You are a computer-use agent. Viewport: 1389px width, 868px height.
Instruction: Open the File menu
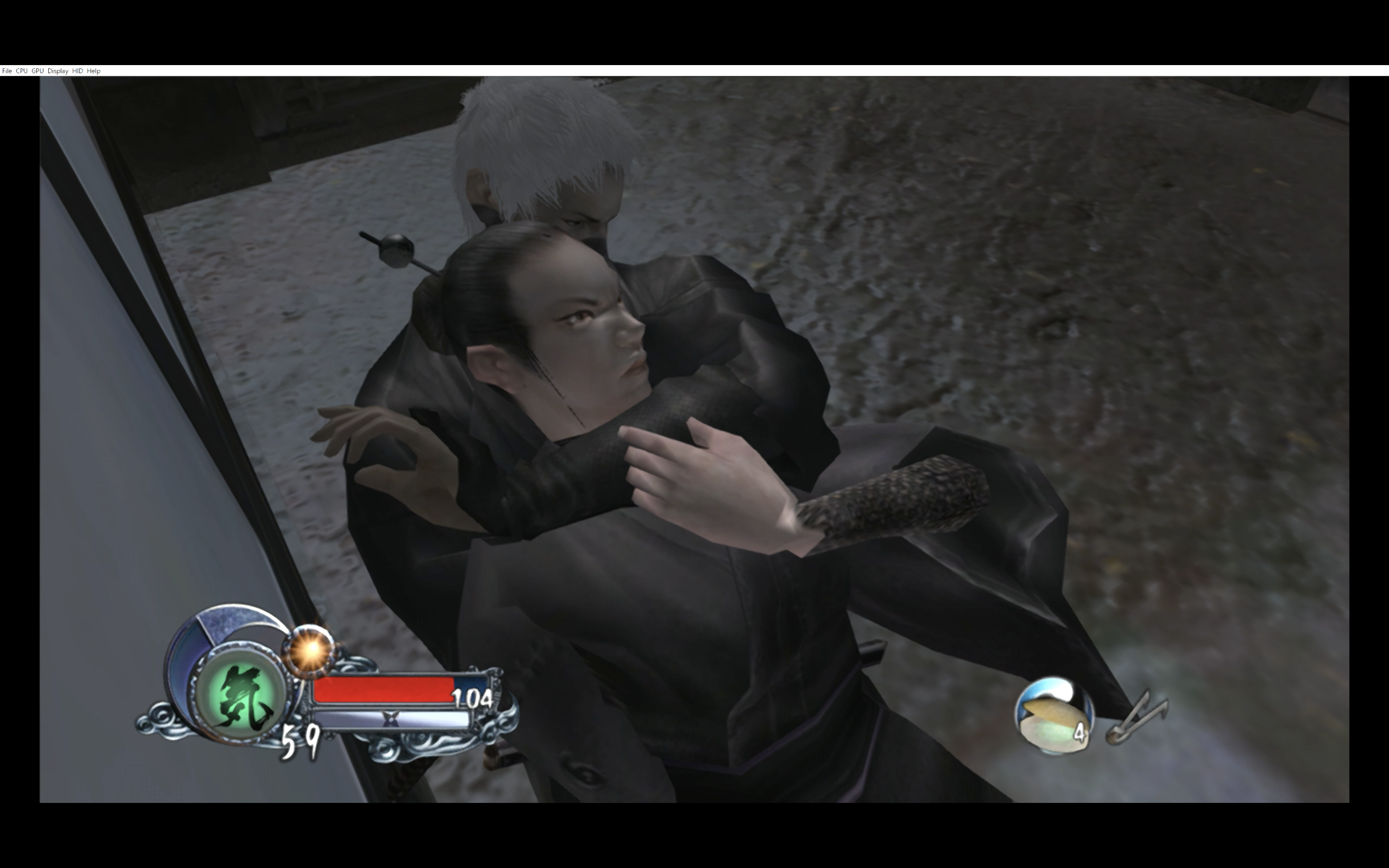coord(7,71)
